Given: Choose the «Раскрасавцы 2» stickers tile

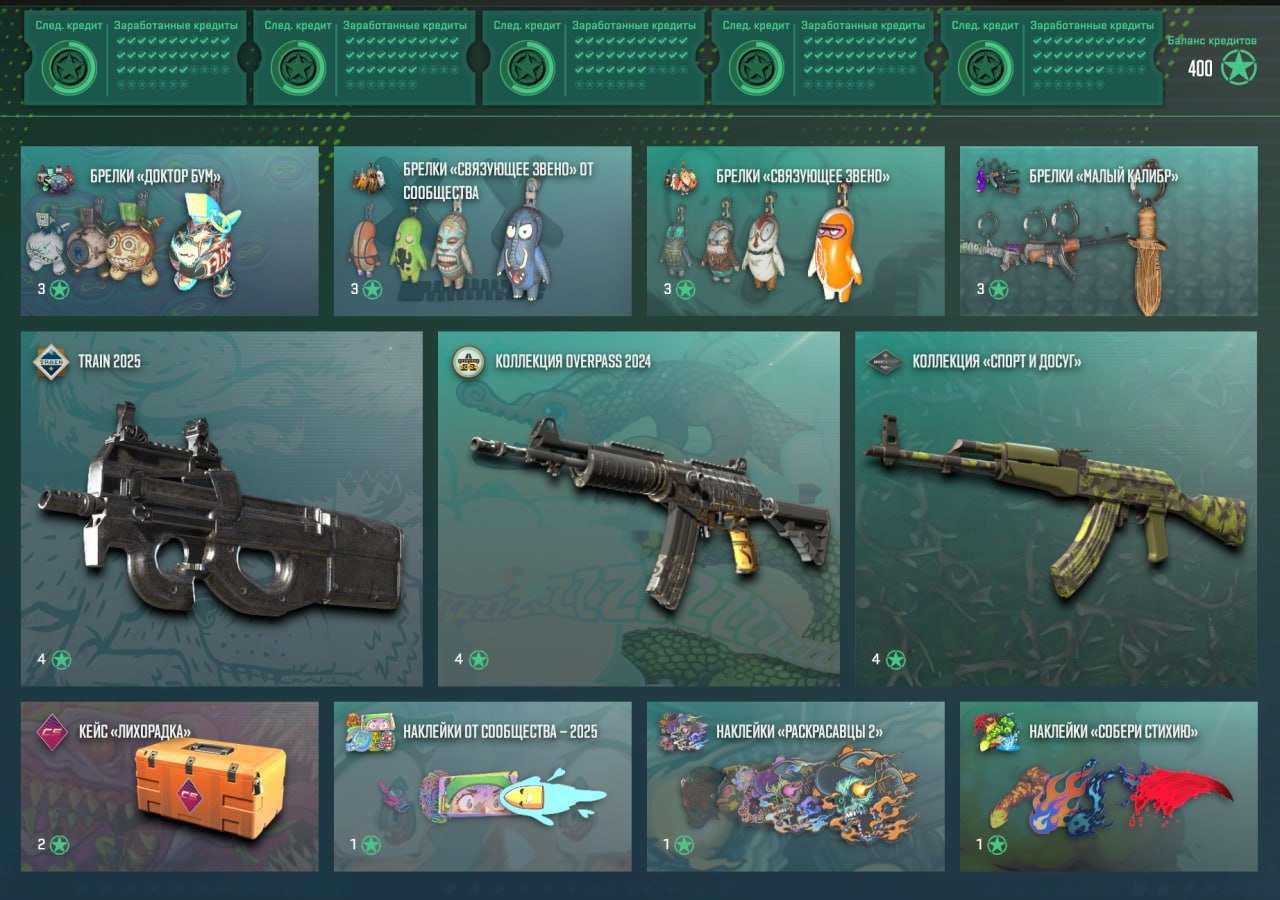Looking at the screenshot, I should 795,786.
